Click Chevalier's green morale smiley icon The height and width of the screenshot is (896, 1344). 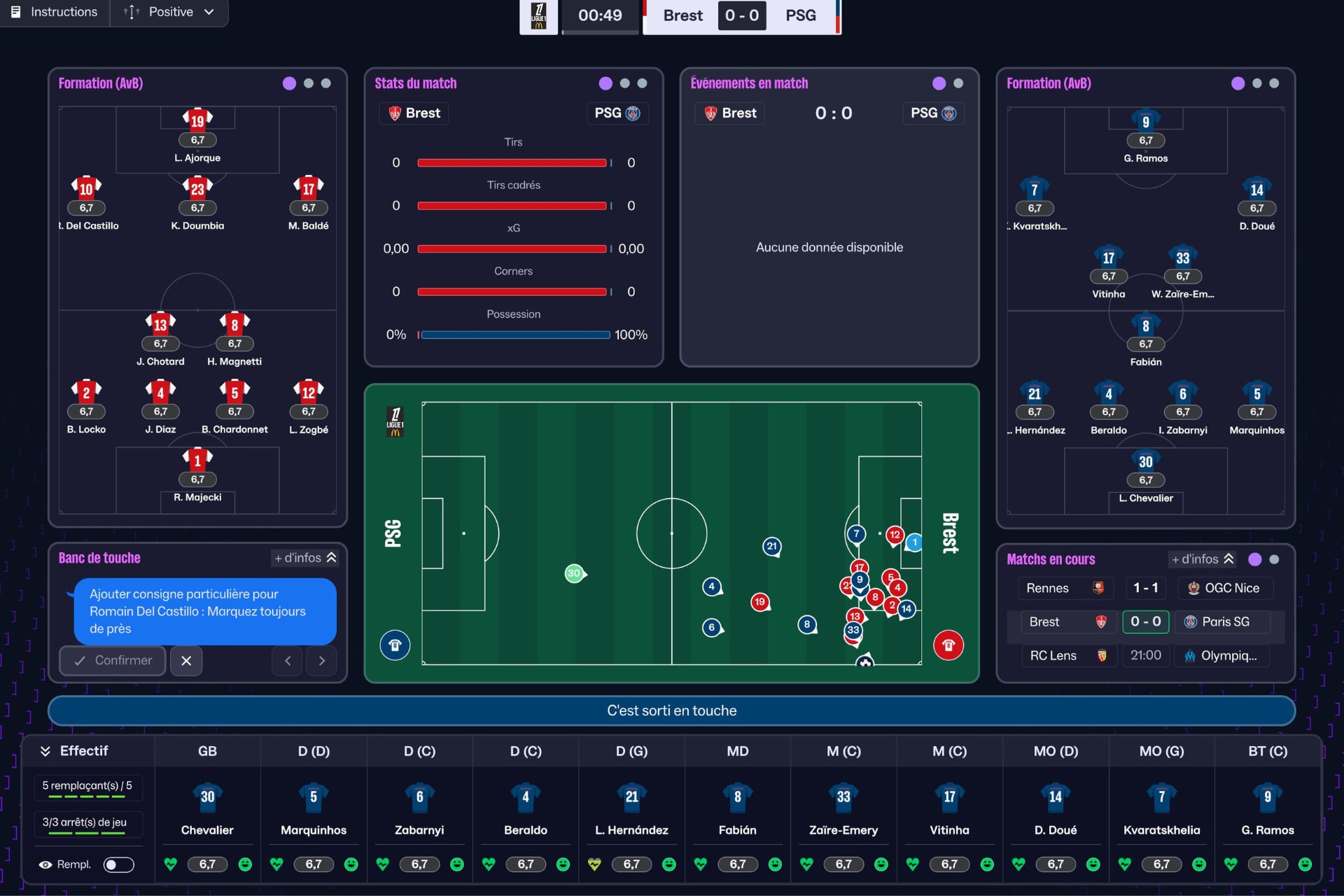pos(245,864)
